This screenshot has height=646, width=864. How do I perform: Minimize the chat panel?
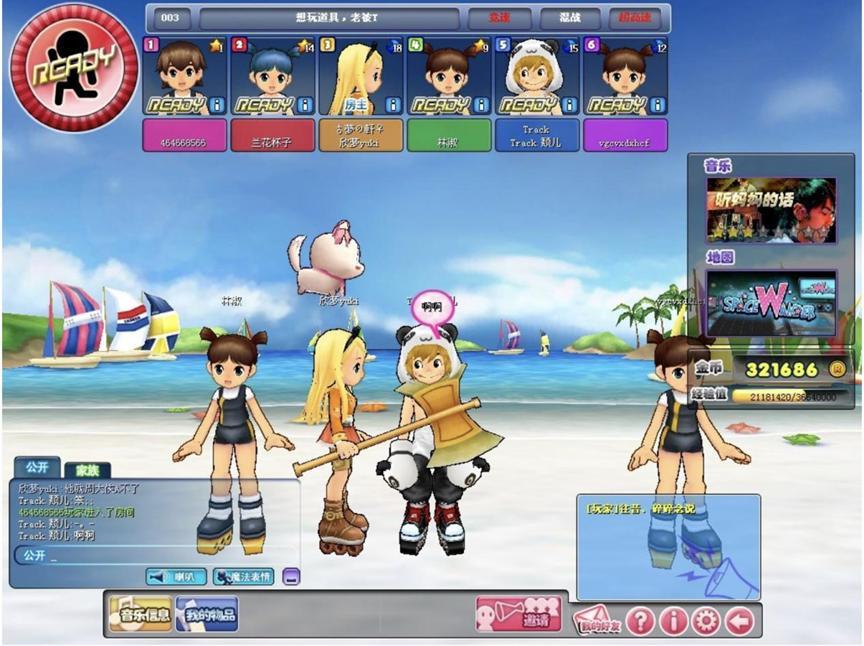click(290, 577)
